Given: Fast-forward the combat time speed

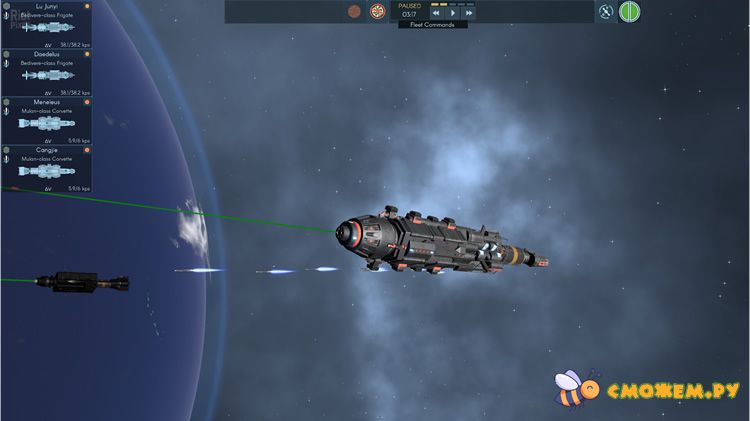Looking at the screenshot, I should tap(470, 13).
